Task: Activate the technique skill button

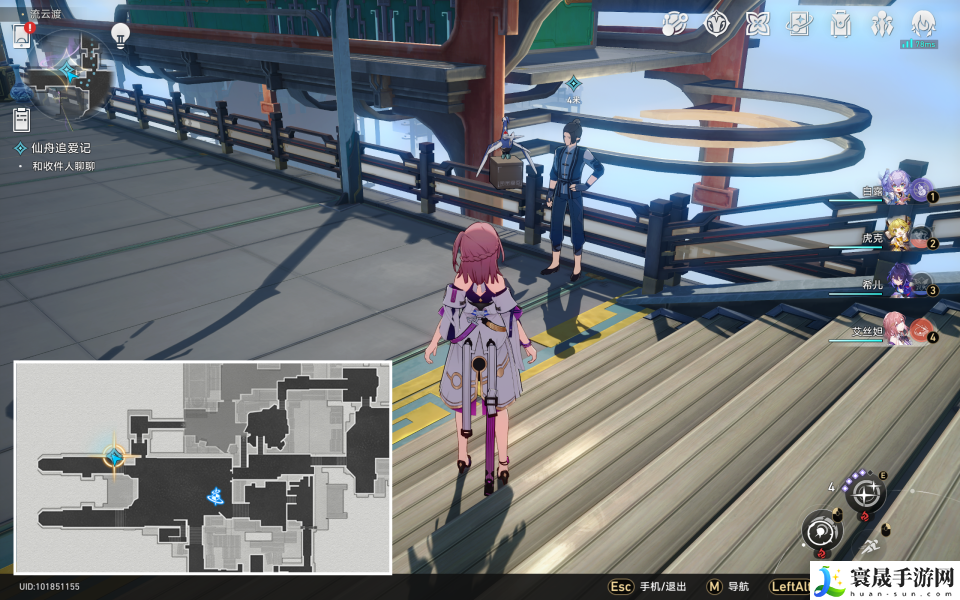Action: tap(866, 493)
